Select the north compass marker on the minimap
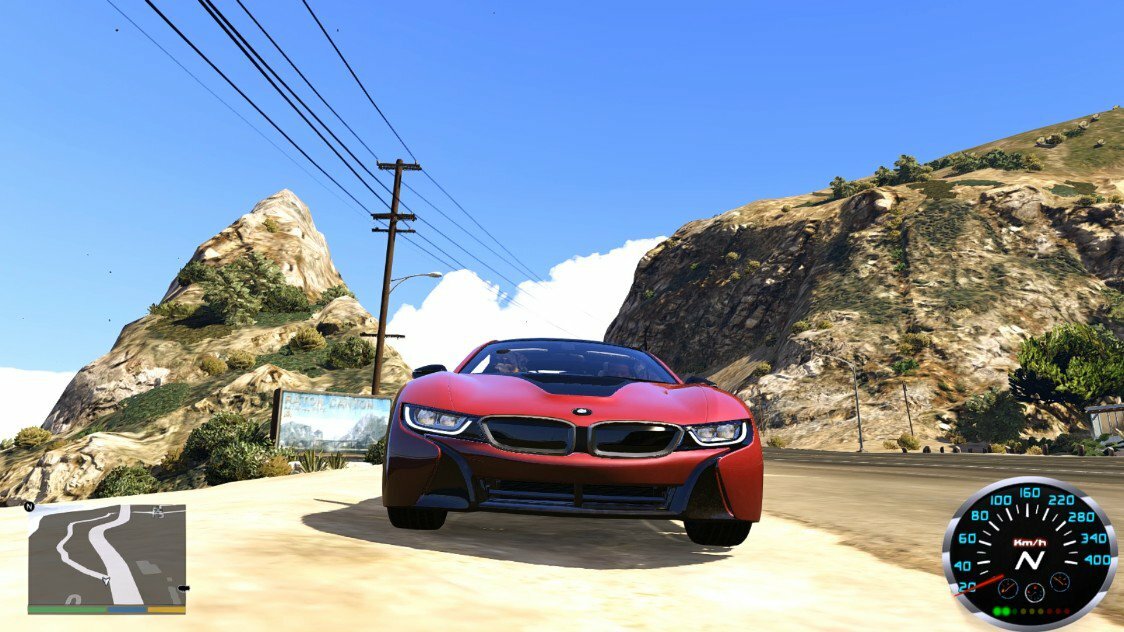 pos(31,507)
